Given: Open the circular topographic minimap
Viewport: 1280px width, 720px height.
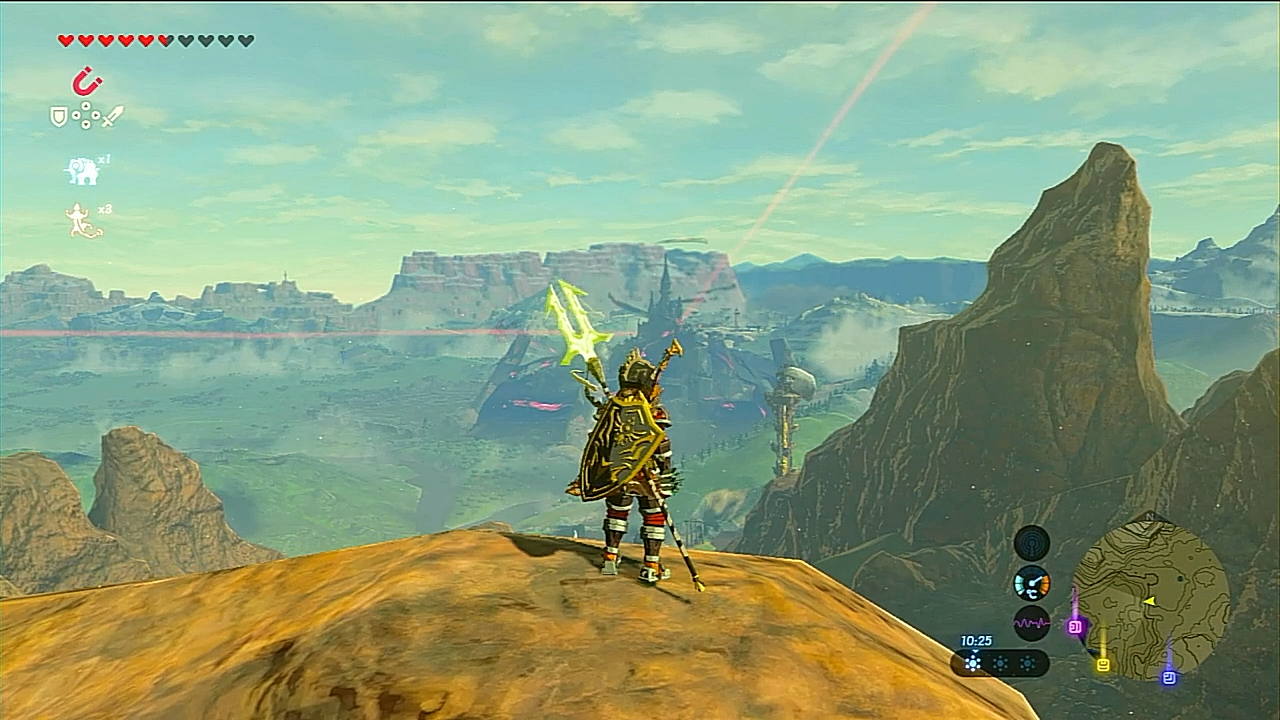Looking at the screenshot, I should [x=1151, y=598].
